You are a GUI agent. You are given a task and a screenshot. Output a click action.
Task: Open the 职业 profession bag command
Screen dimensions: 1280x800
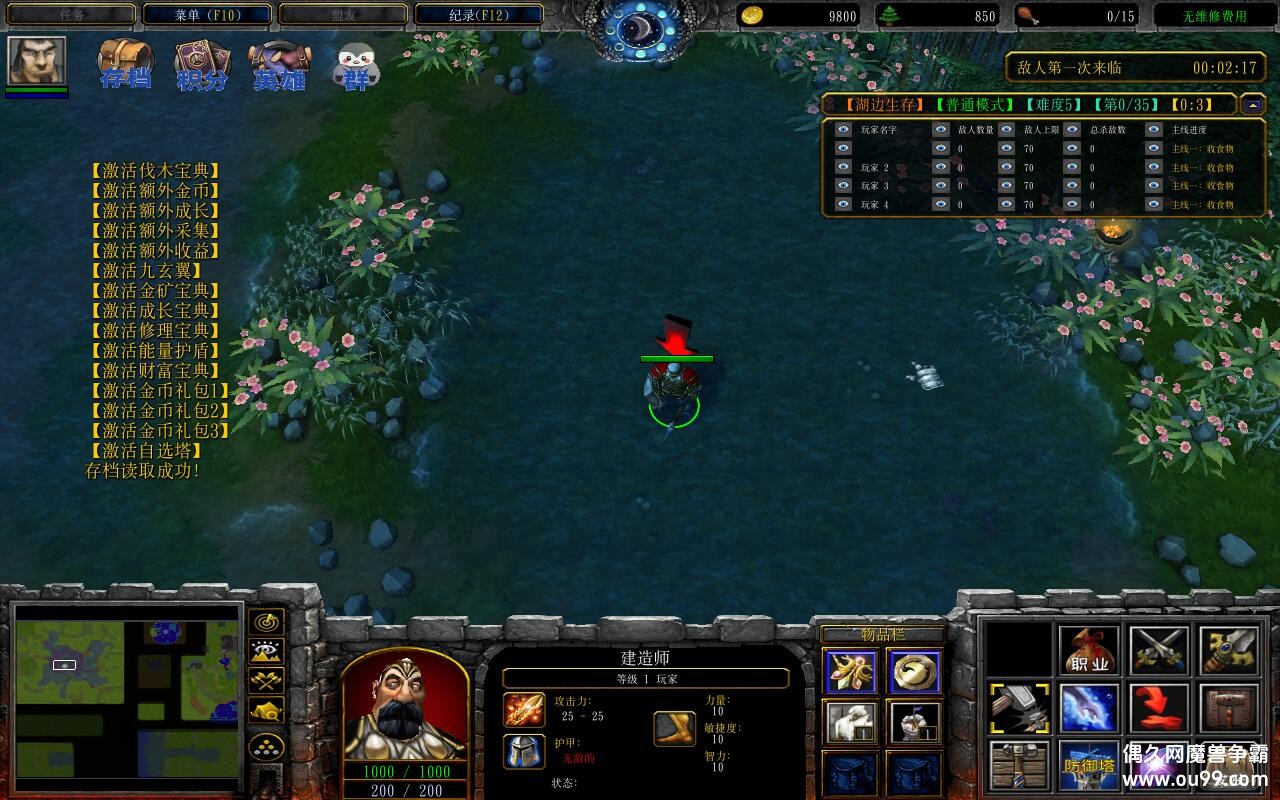[1089, 650]
